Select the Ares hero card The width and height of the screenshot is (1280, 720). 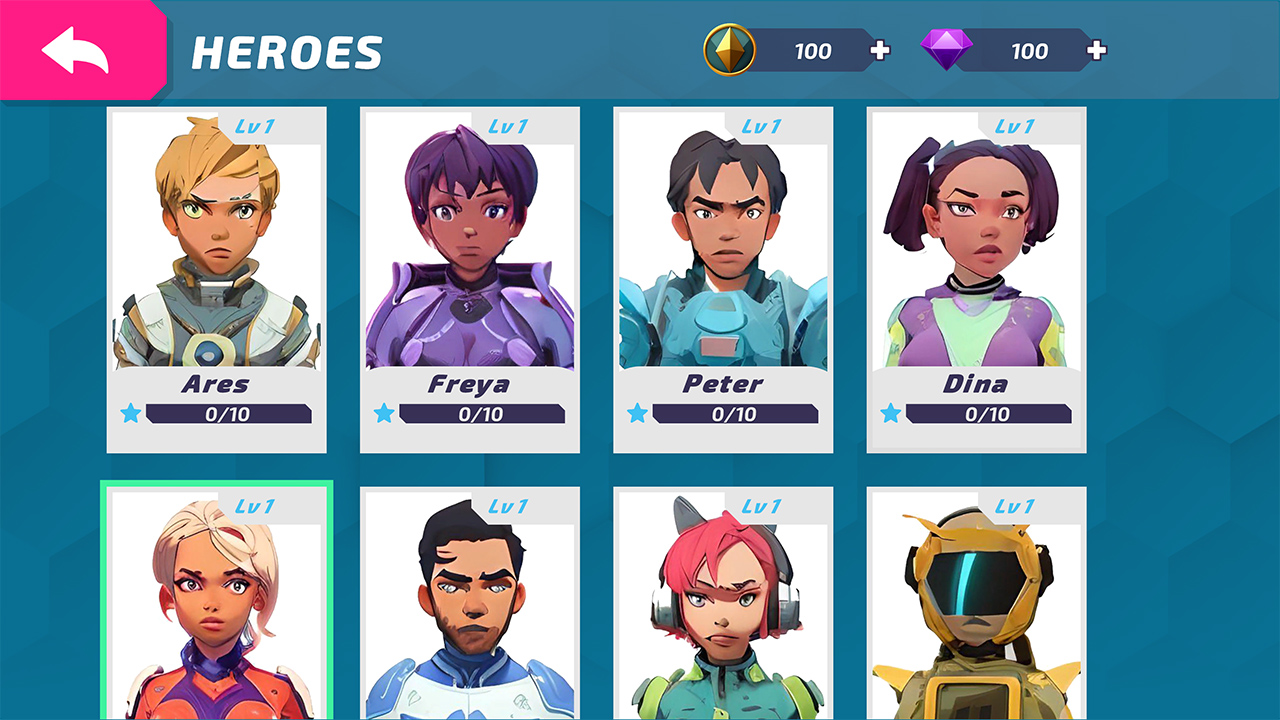216,280
